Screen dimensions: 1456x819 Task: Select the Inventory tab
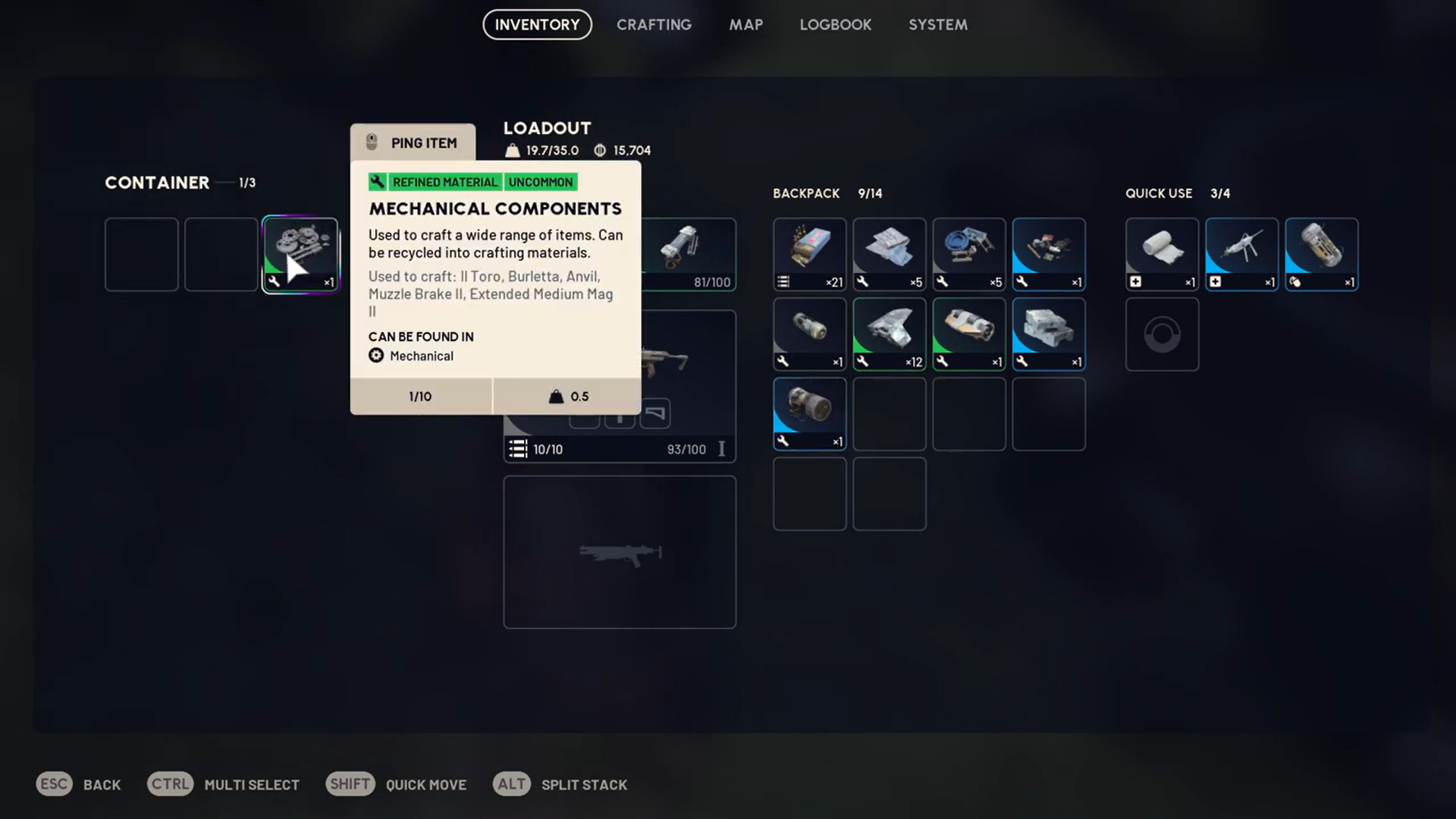click(x=537, y=25)
